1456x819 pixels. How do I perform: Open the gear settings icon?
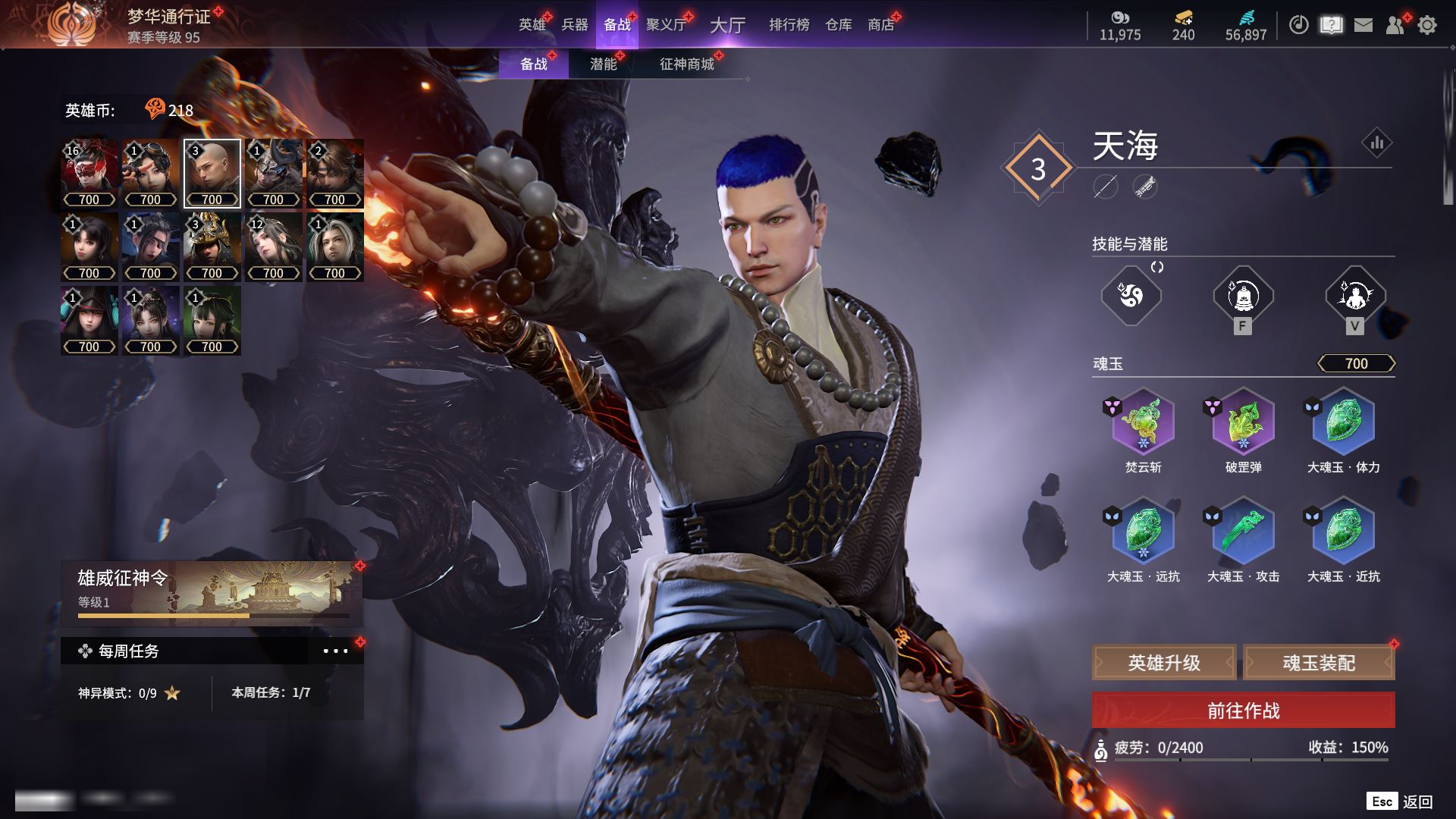coord(1427,25)
